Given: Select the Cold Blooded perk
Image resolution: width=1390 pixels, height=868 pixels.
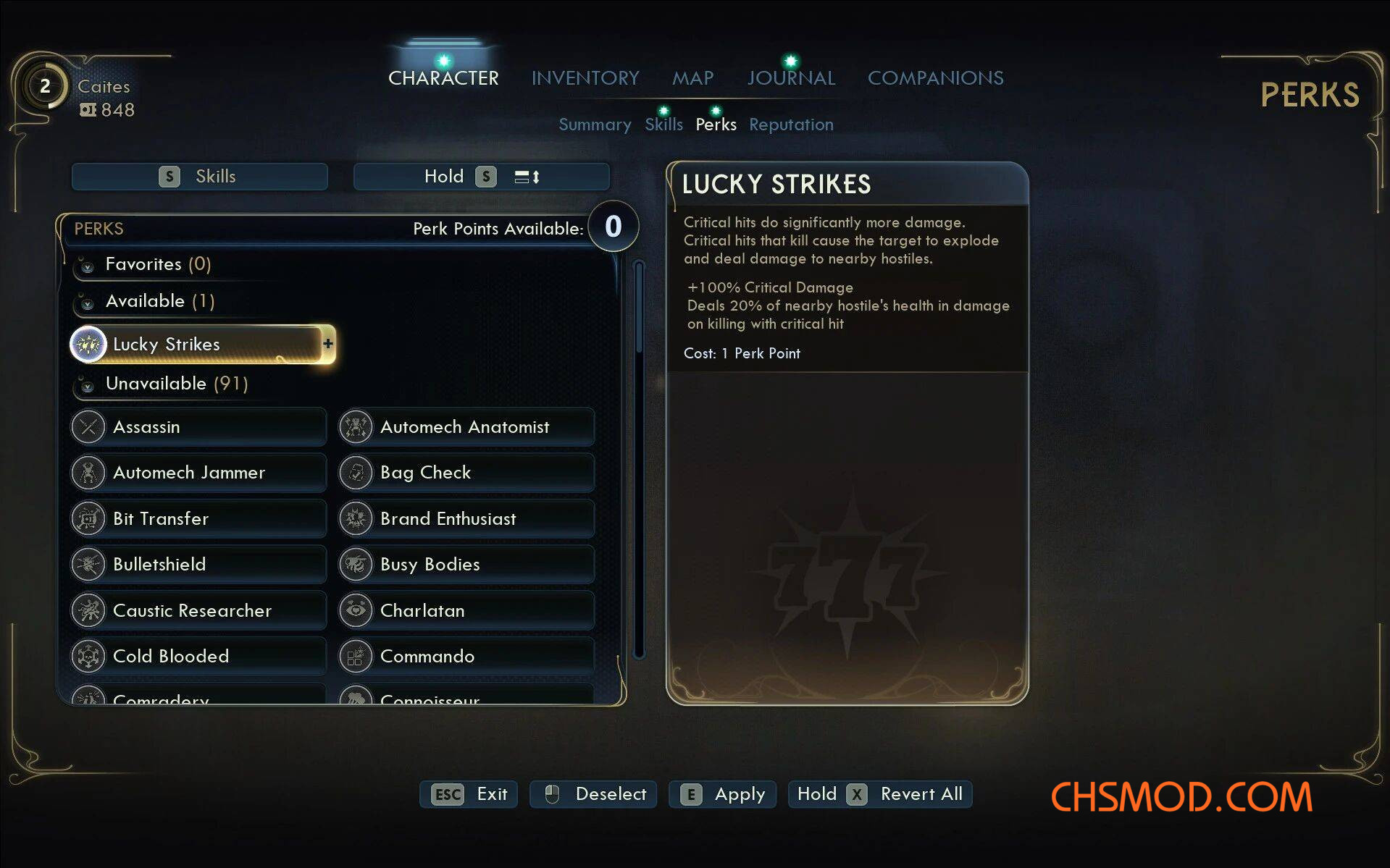Looking at the screenshot, I should coord(197,656).
